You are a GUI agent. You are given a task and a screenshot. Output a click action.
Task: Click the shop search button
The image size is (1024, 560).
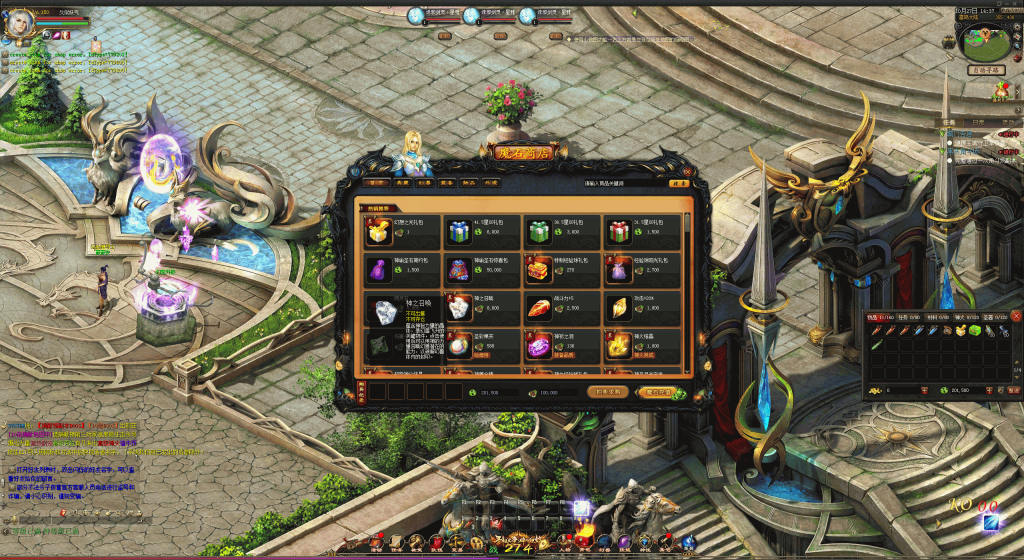(x=679, y=184)
